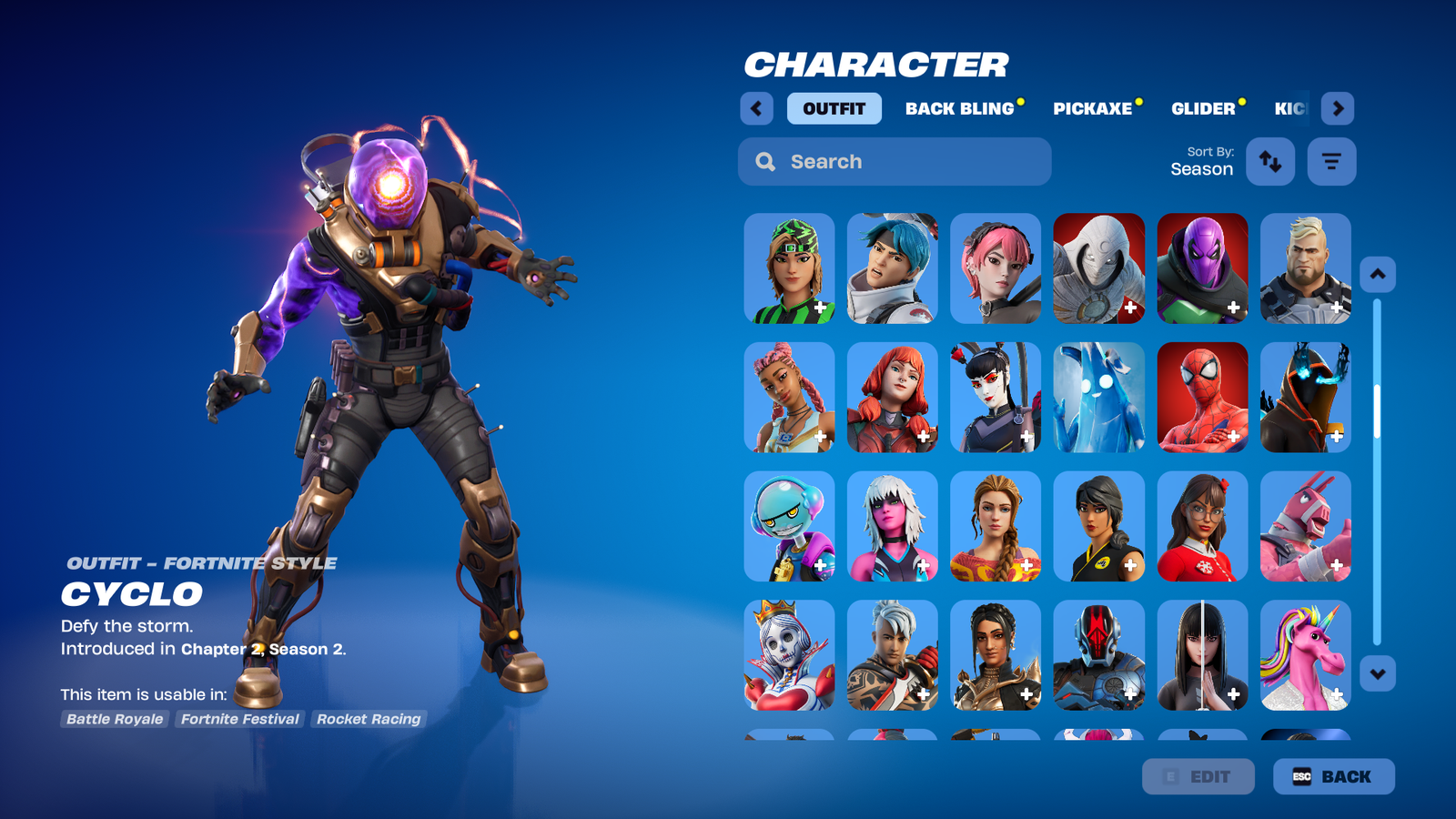The height and width of the screenshot is (819, 1456).
Task: Click the Back button
Action: (x=1333, y=776)
